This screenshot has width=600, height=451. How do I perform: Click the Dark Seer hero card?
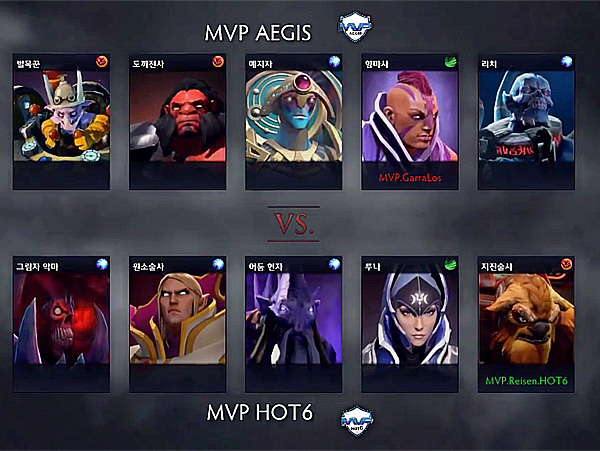coord(293,323)
